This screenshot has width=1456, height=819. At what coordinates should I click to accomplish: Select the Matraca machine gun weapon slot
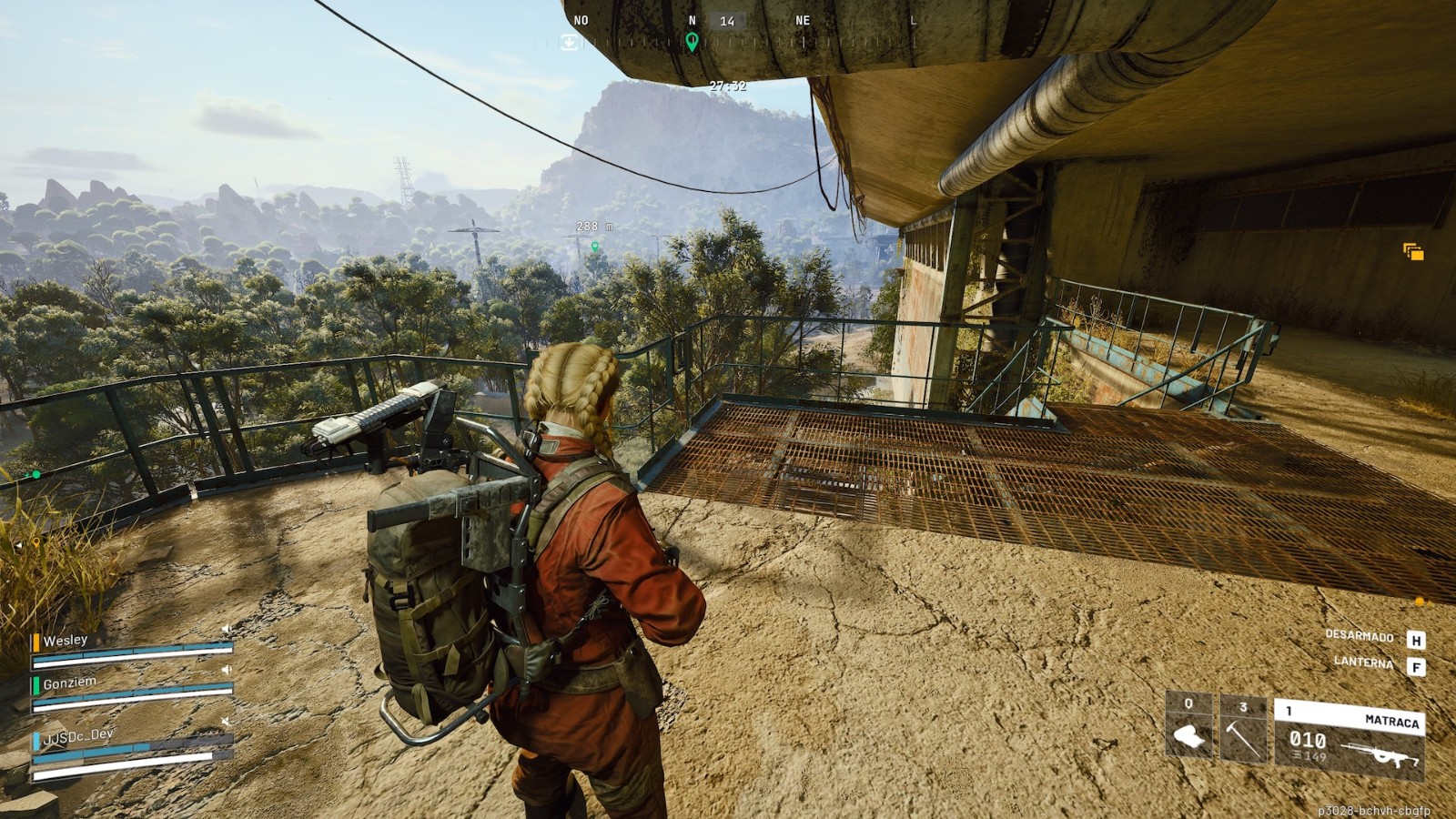tap(1349, 739)
